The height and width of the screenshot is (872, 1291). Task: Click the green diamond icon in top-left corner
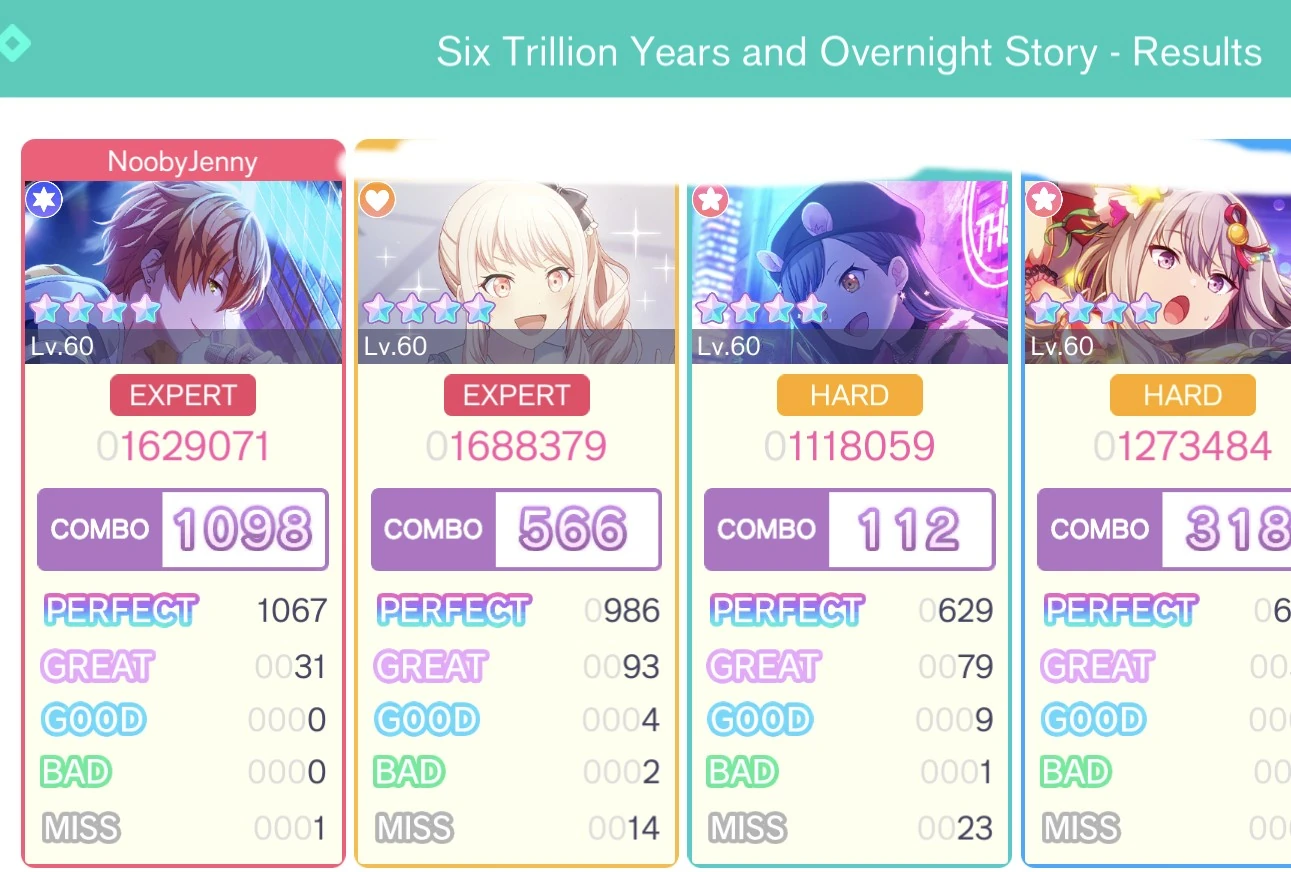14,43
